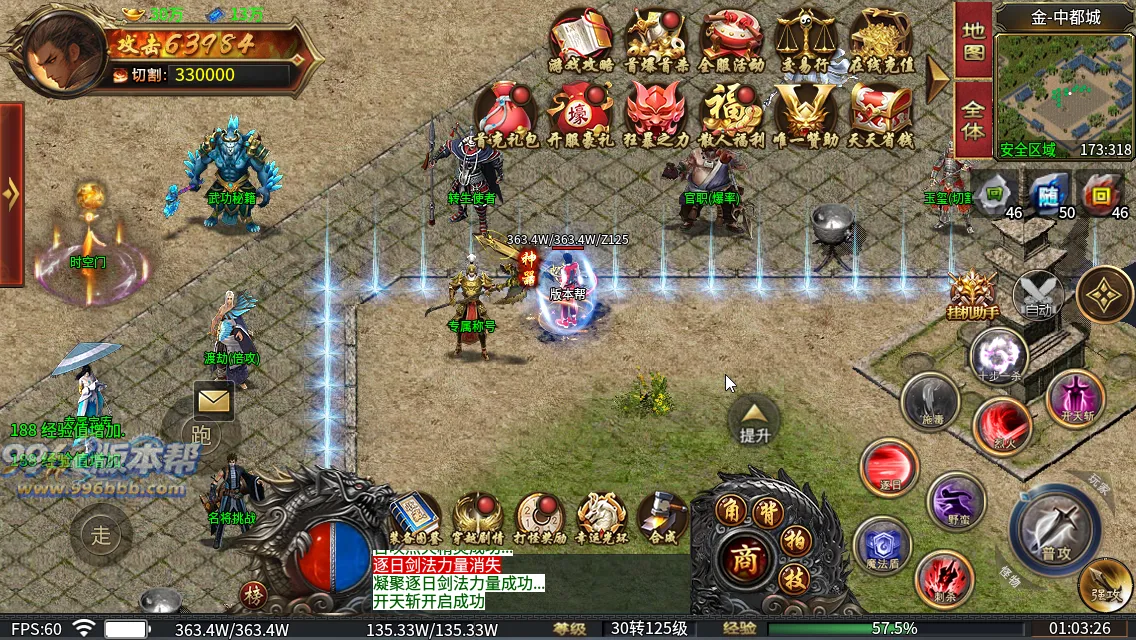Open the 装备图鉴 equipment codex book

point(414,517)
